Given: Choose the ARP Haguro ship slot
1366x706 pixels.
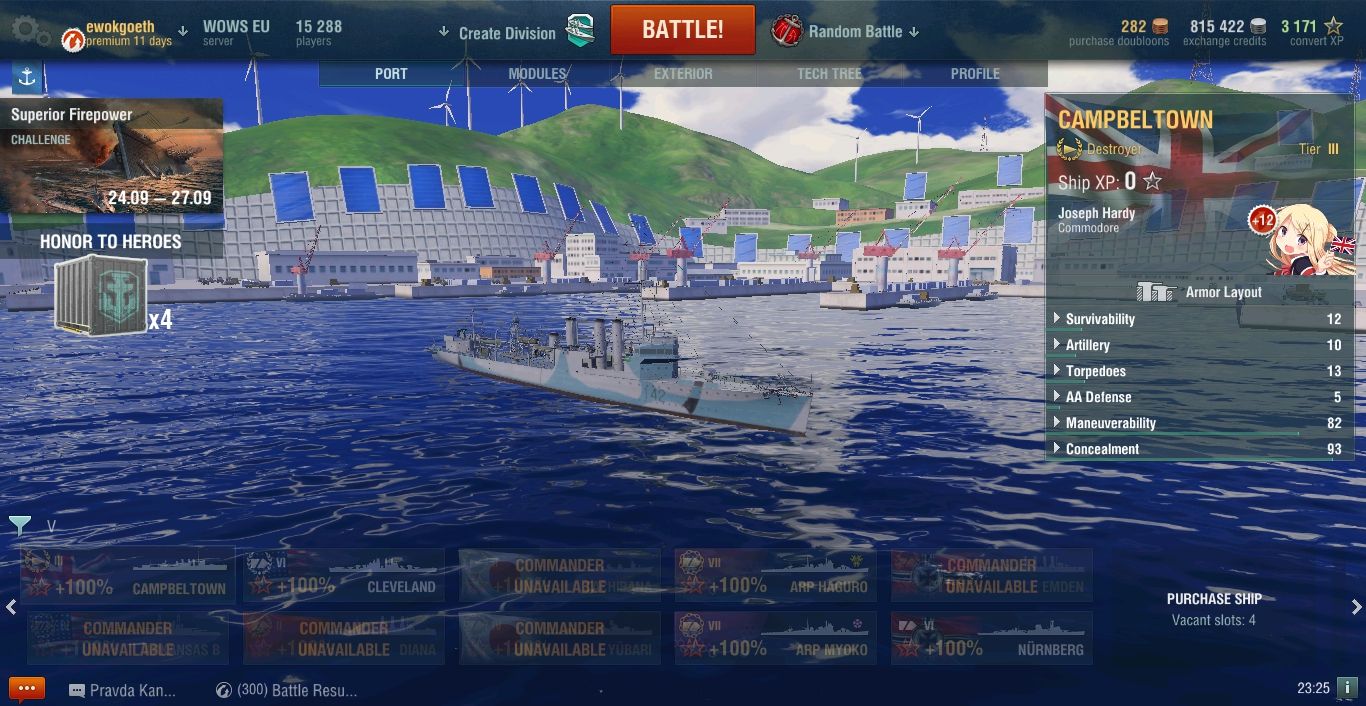Looking at the screenshot, I should pos(776,576).
